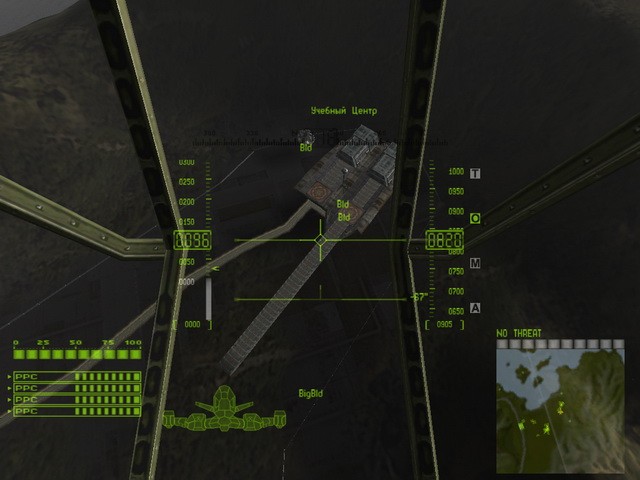Show the green mech damage diagram
Viewport: 640px width, 480px height.
point(226,412)
